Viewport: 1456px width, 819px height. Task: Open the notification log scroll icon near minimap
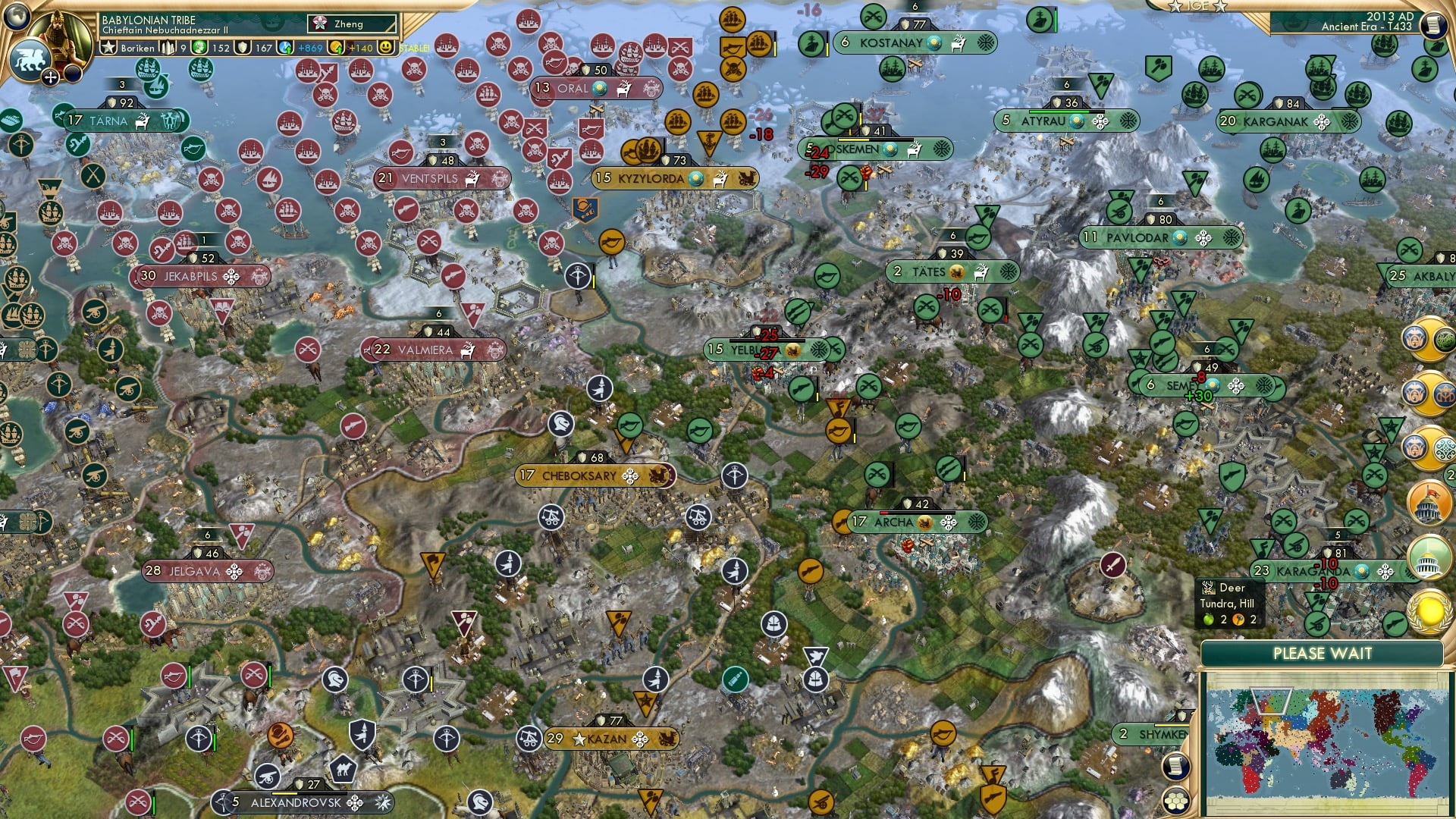point(1176,767)
